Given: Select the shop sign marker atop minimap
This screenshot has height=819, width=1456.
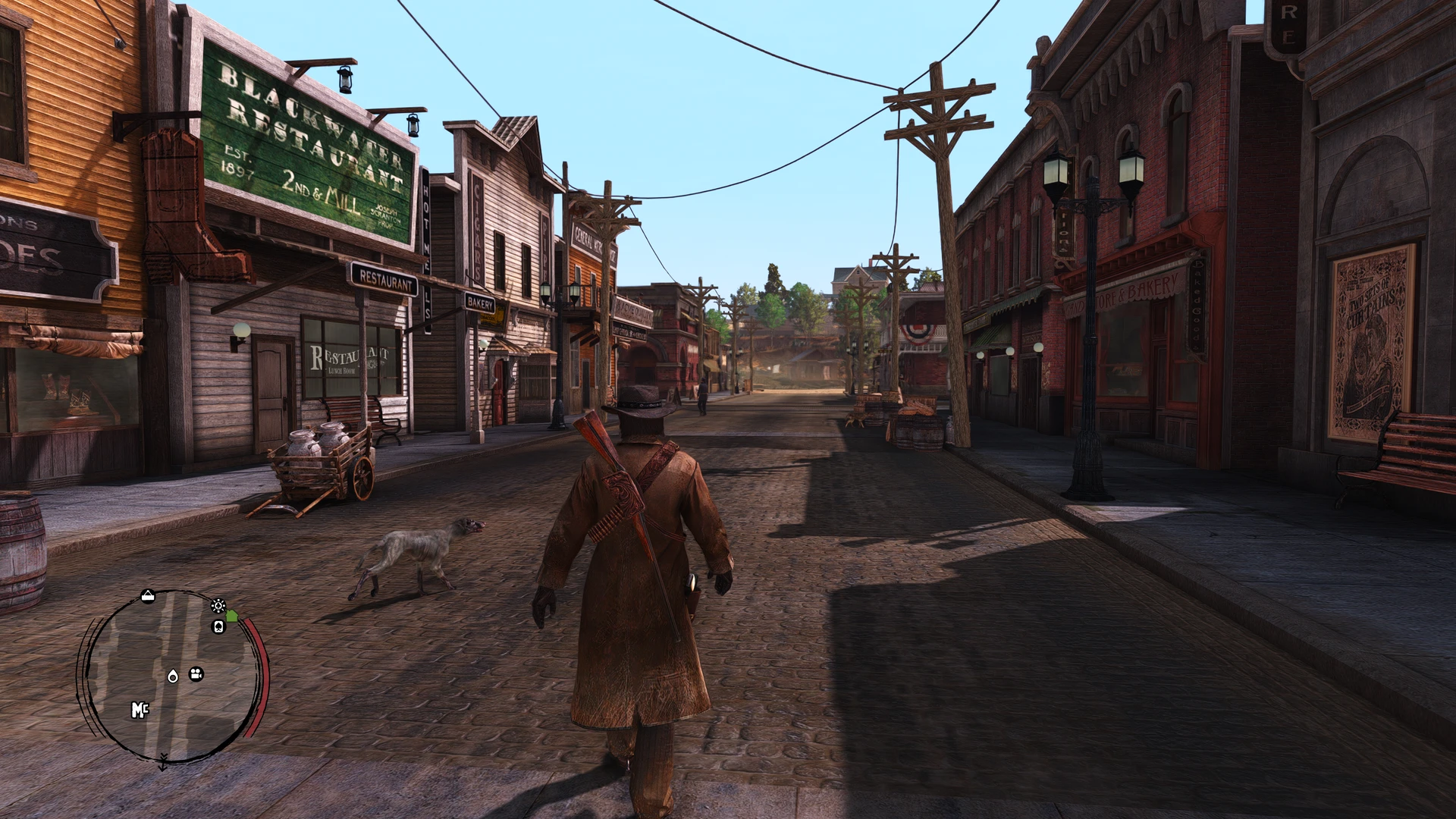Looking at the screenshot, I should (x=148, y=597).
